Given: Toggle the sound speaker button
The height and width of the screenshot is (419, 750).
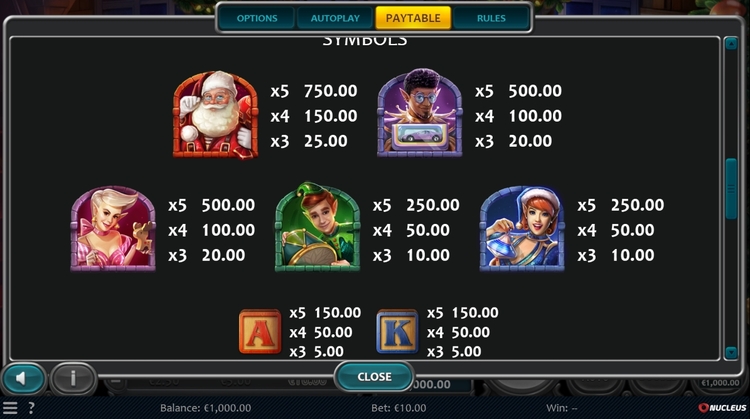Looking at the screenshot, I should [x=23, y=378].
